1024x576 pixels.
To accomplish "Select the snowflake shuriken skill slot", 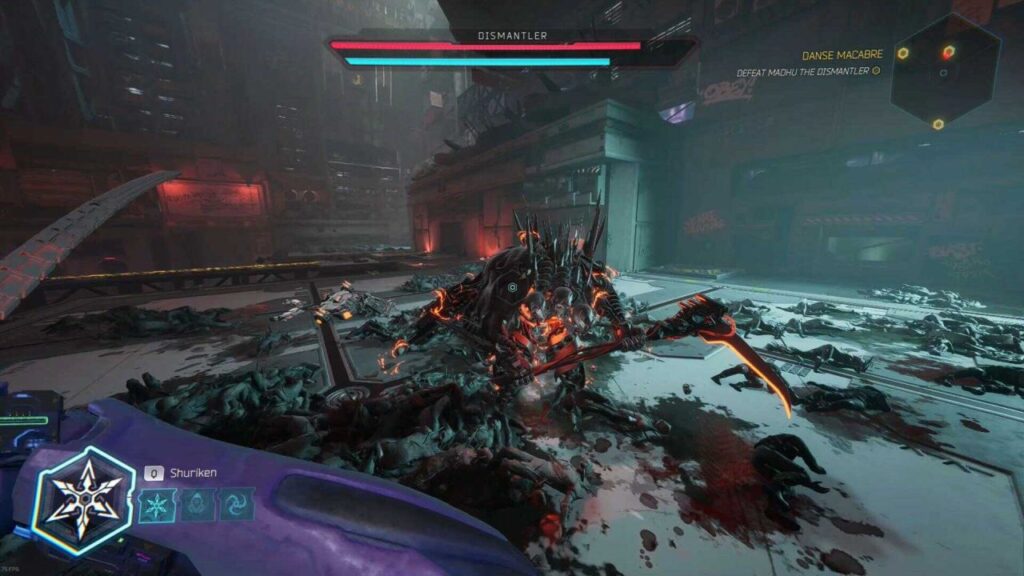I will point(155,504).
